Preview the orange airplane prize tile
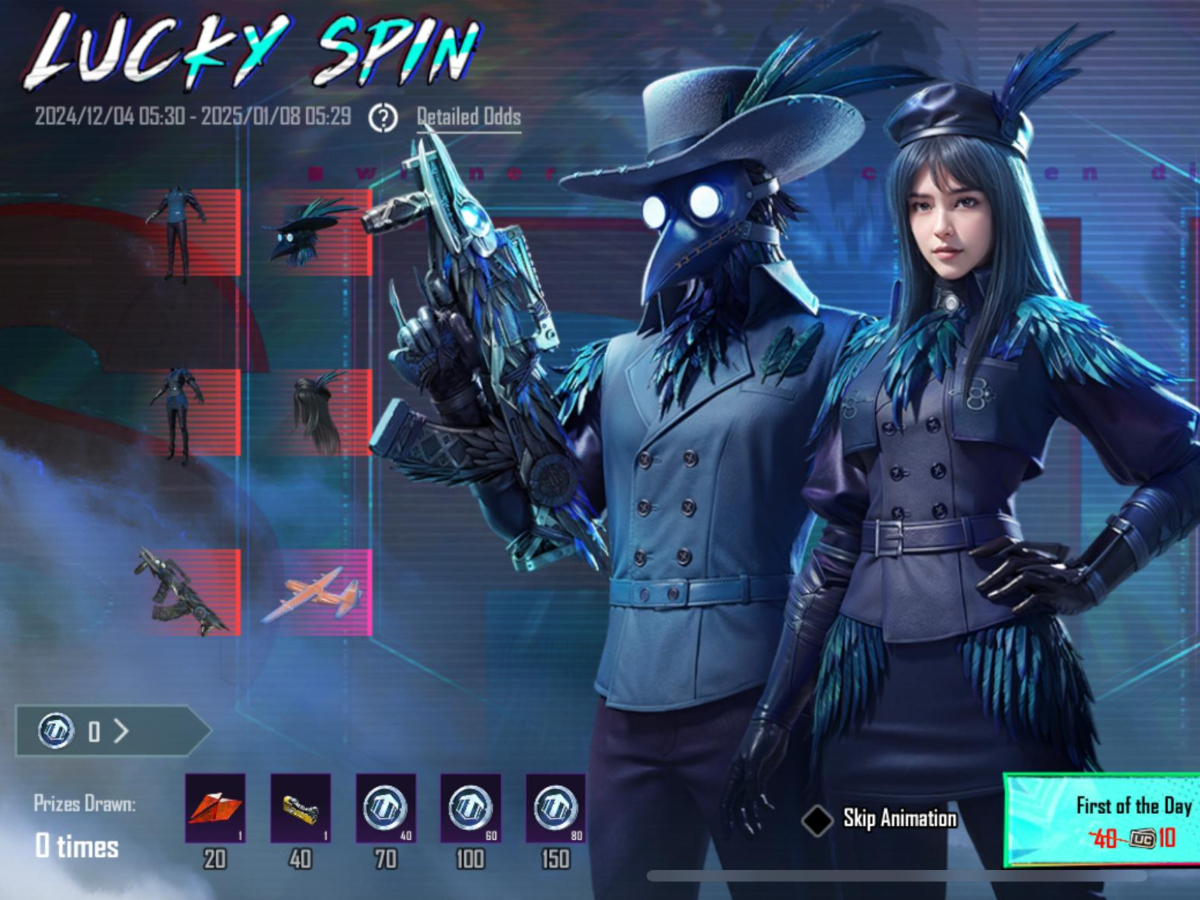 tap(310, 593)
